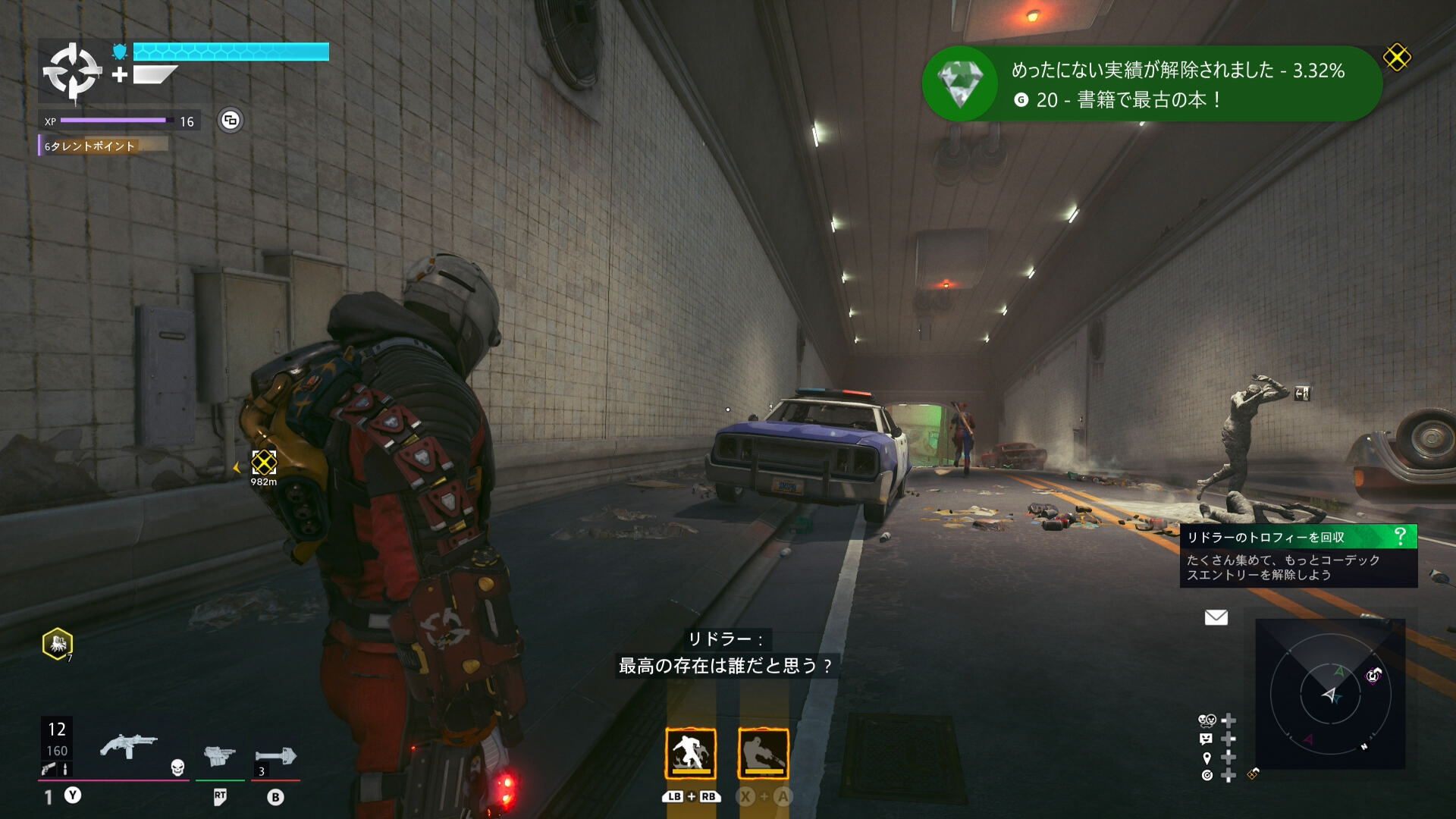Click the yellow objective marker by the achievement banner

point(1397,57)
